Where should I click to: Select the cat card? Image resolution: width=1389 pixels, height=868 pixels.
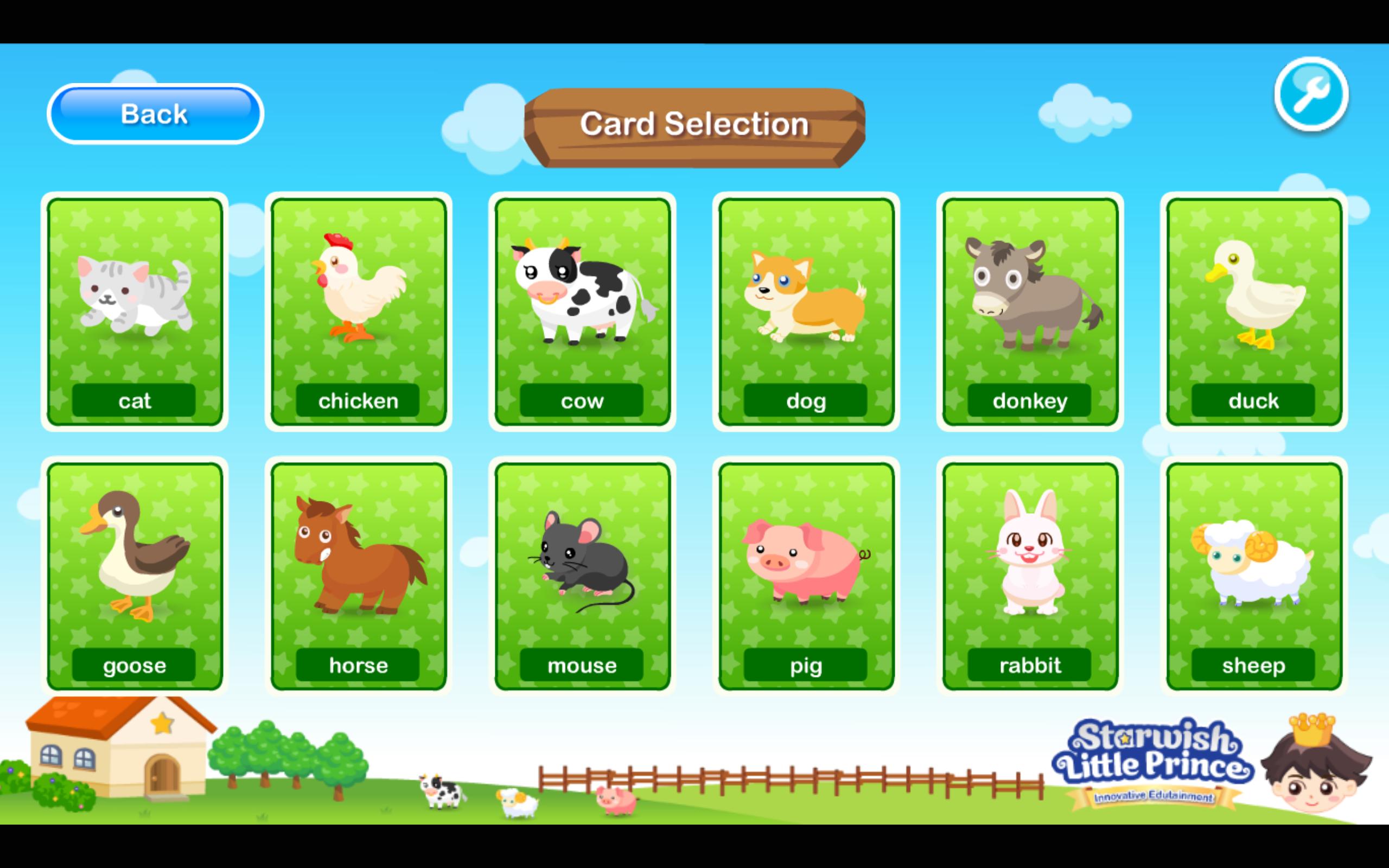135,310
